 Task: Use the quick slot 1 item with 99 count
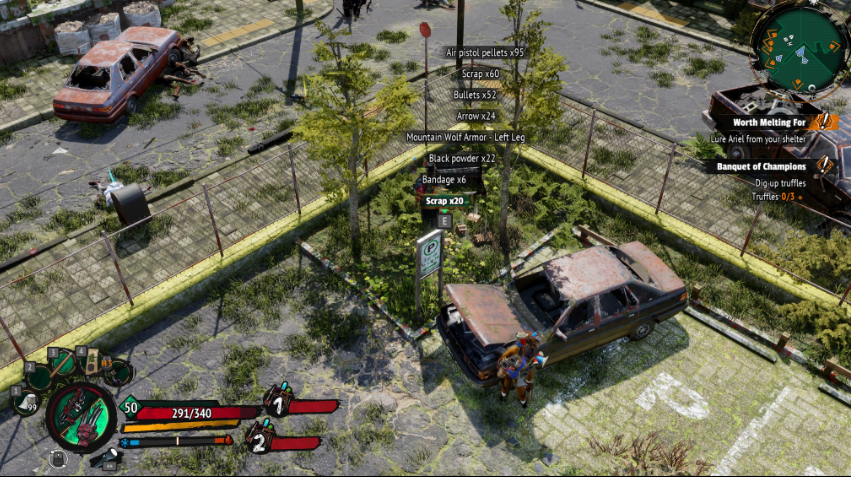(x=27, y=401)
